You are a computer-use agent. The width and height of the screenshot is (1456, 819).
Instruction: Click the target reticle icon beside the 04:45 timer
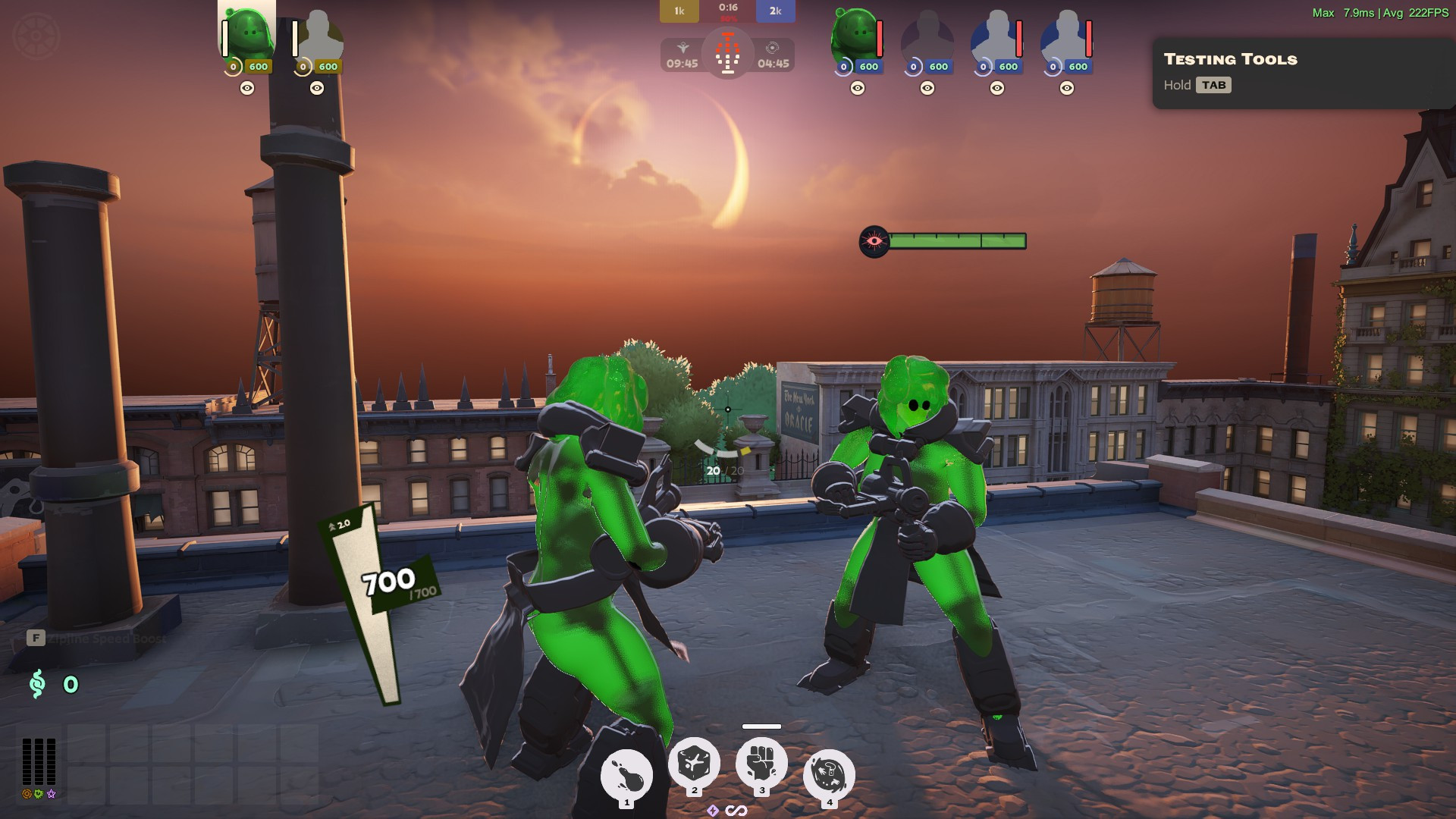point(773,47)
